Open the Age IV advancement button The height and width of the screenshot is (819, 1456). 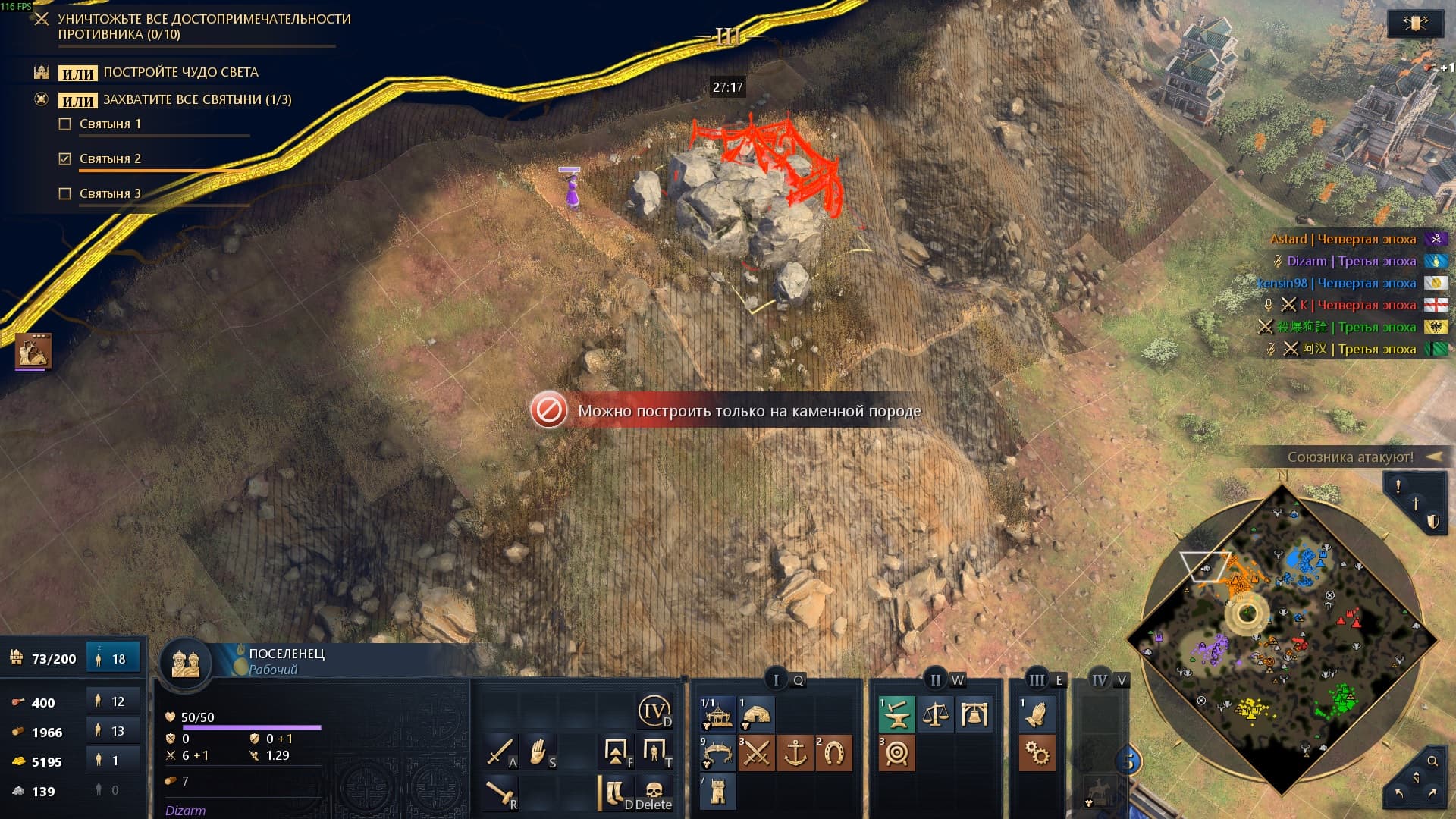pyautogui.click(x=654, y=711)
